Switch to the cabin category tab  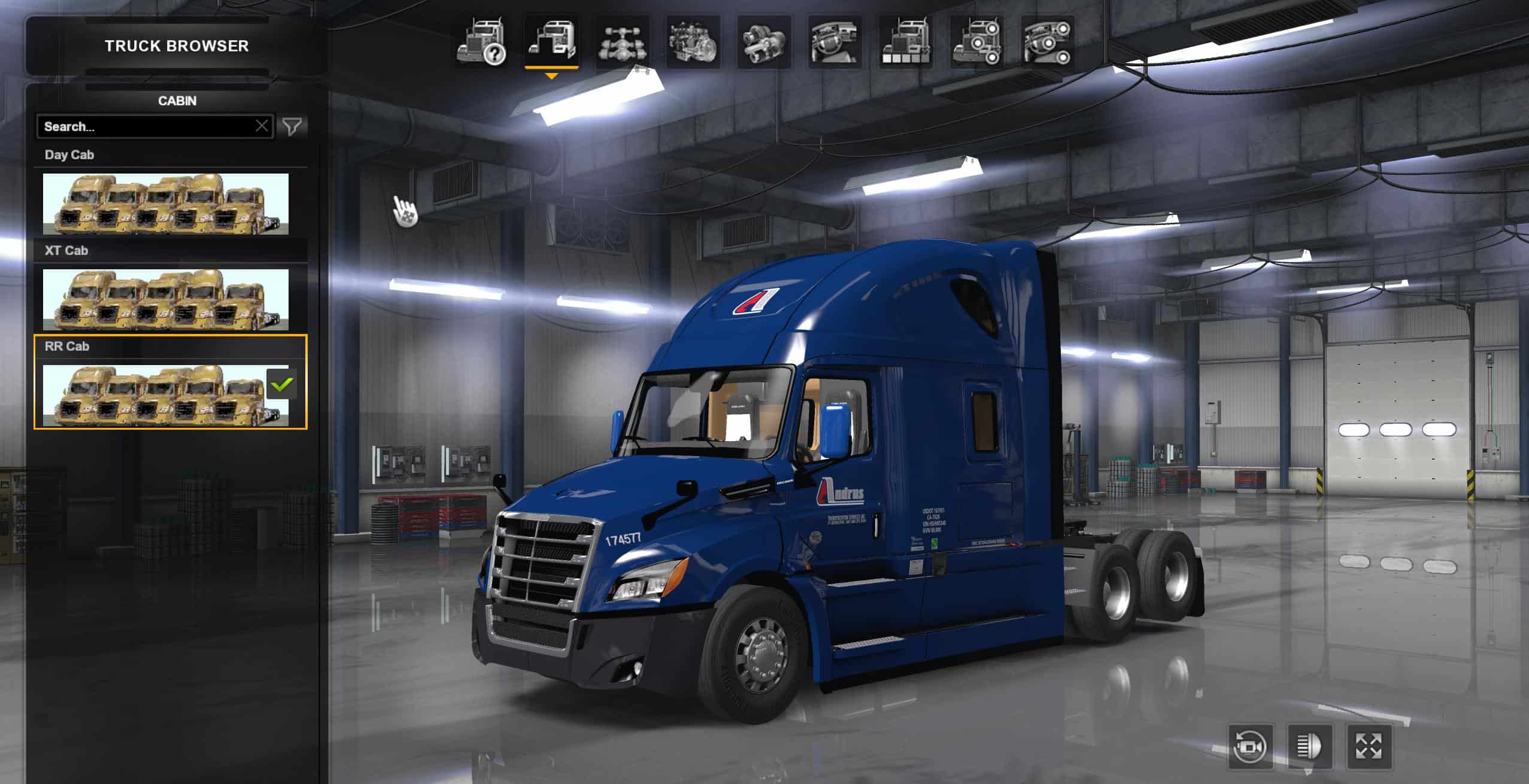click(x=551, y=42)
